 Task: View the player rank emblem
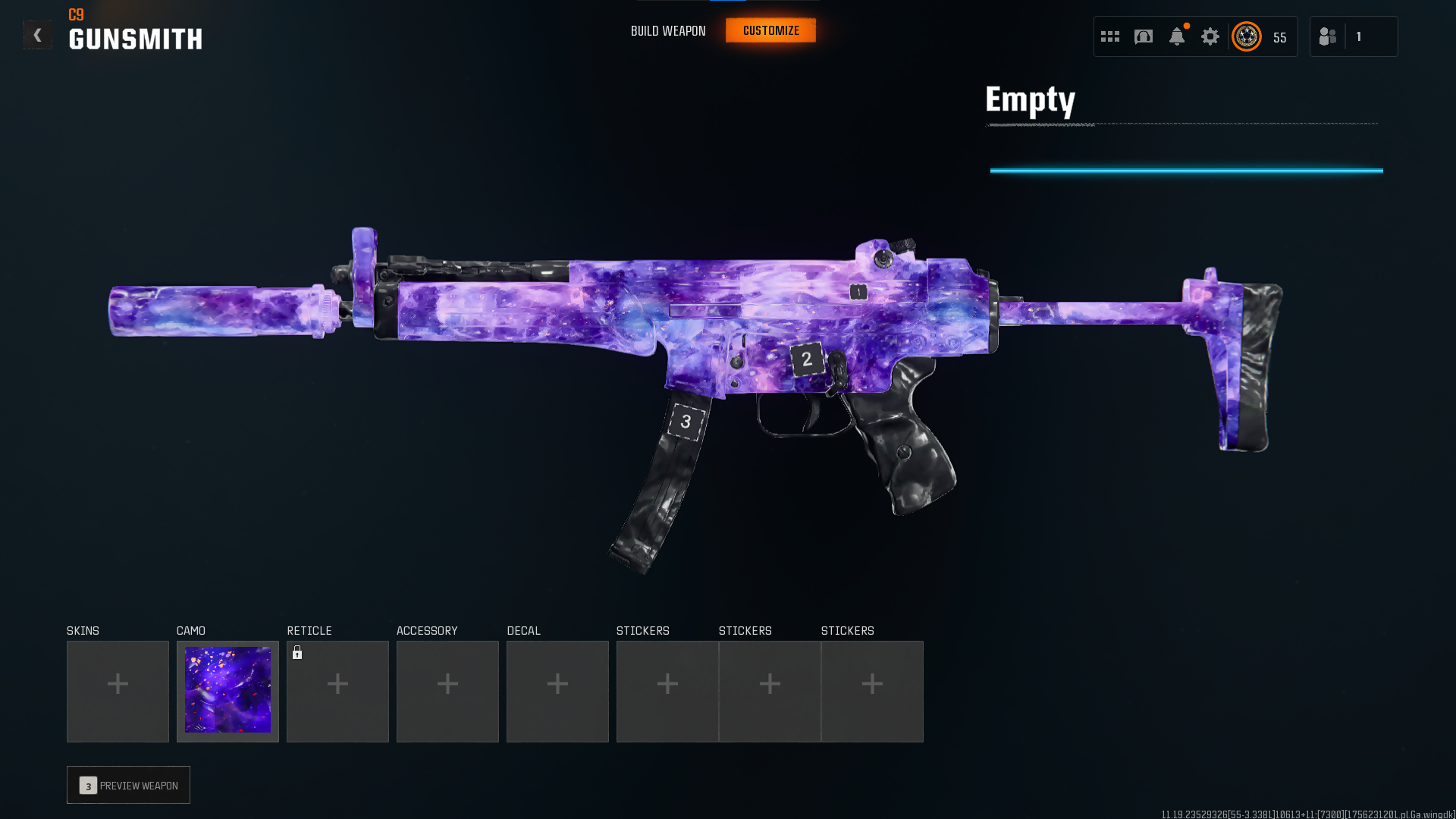coord(1246,36)
